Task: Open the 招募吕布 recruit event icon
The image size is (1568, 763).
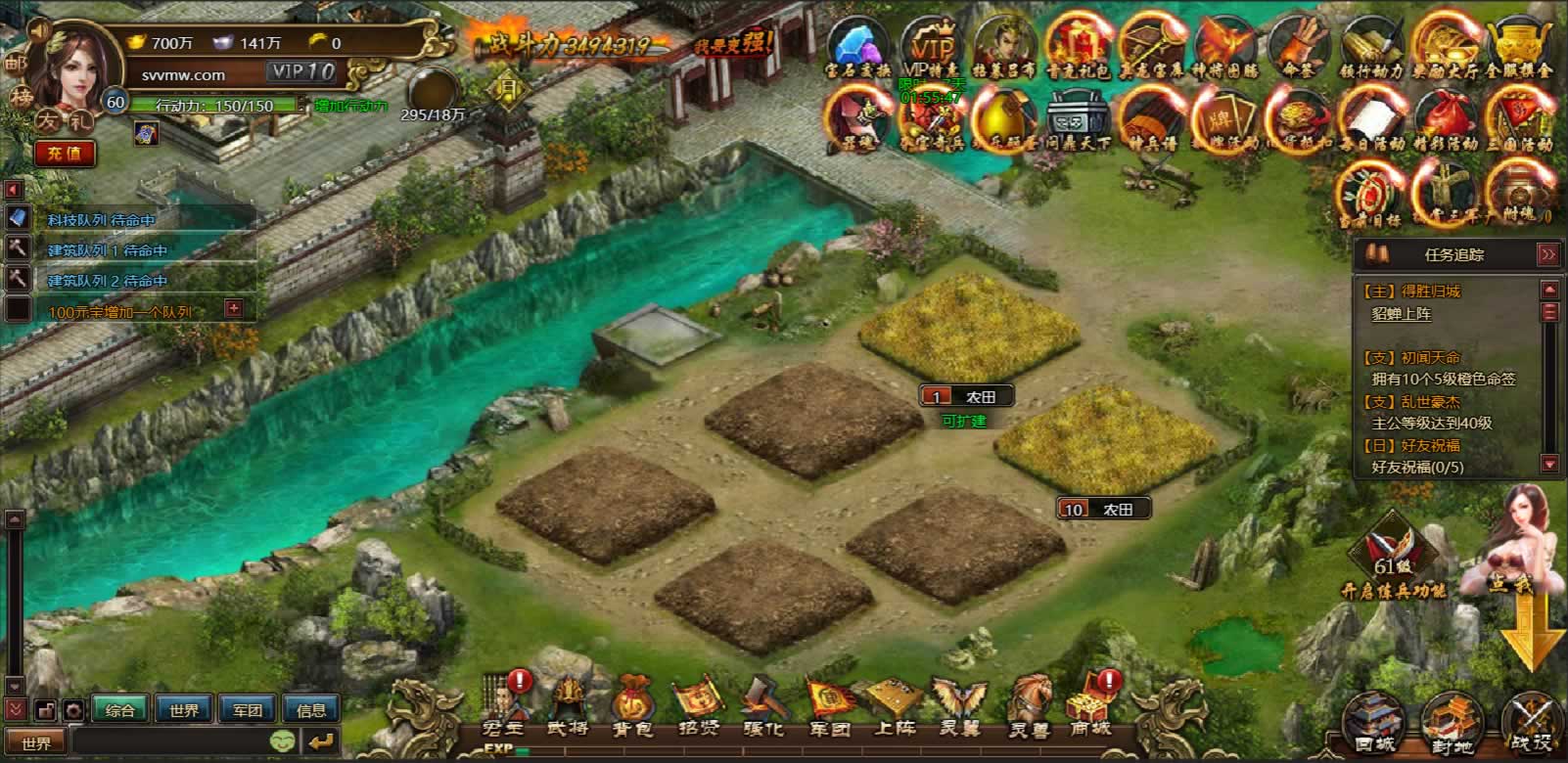Action: click(x=1003, y=51)
